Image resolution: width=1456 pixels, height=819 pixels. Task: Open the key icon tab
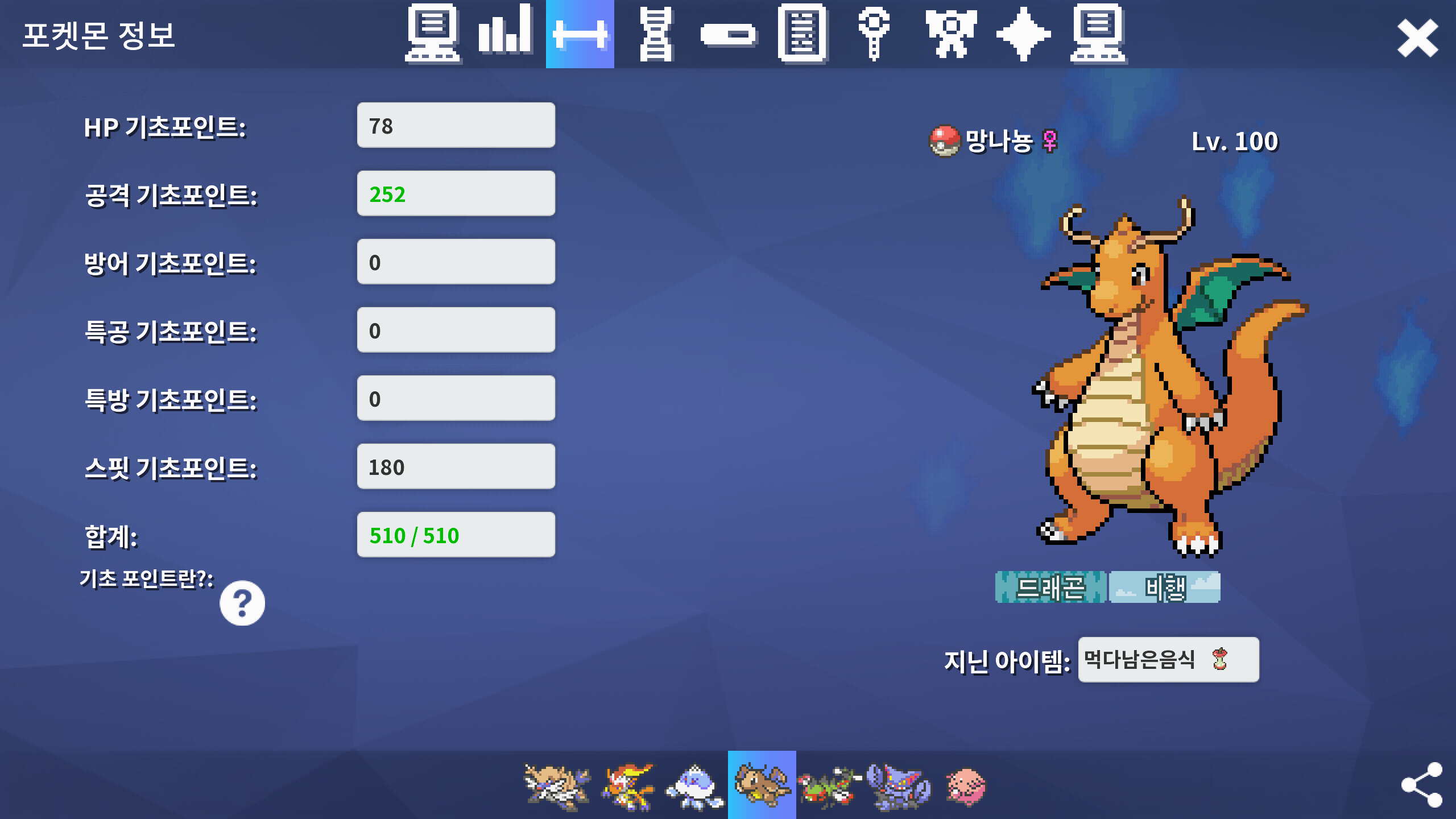(x=874, y=34)
